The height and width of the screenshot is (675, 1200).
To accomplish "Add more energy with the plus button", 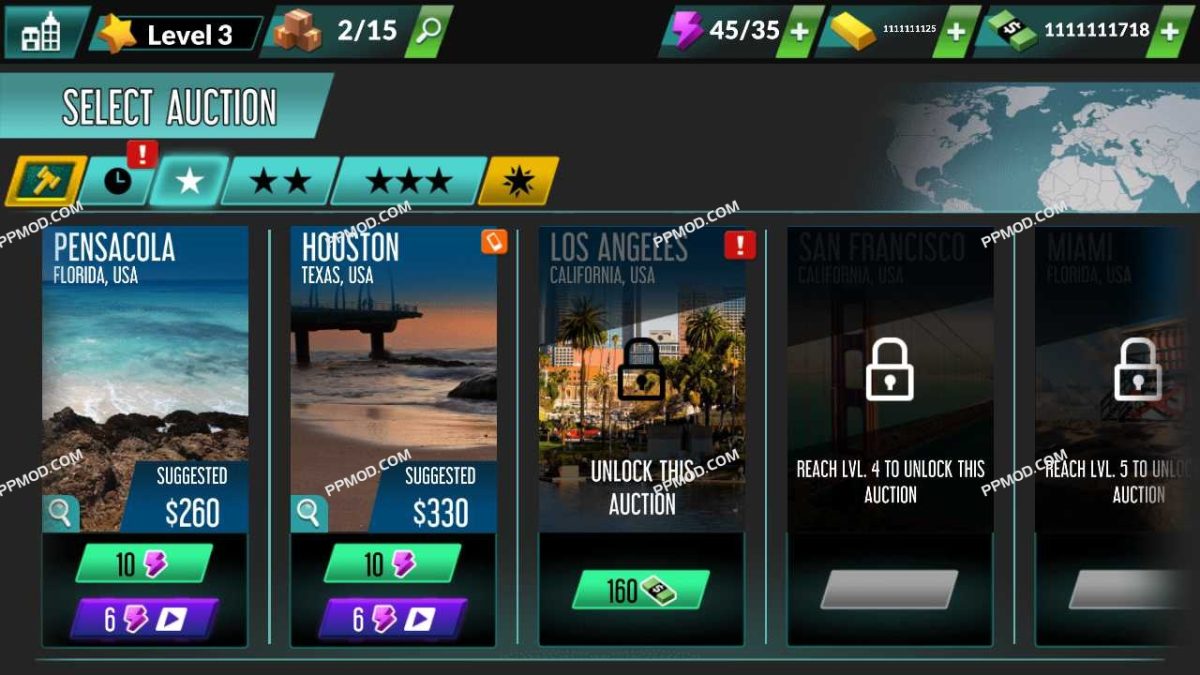I will coord(799,31).
